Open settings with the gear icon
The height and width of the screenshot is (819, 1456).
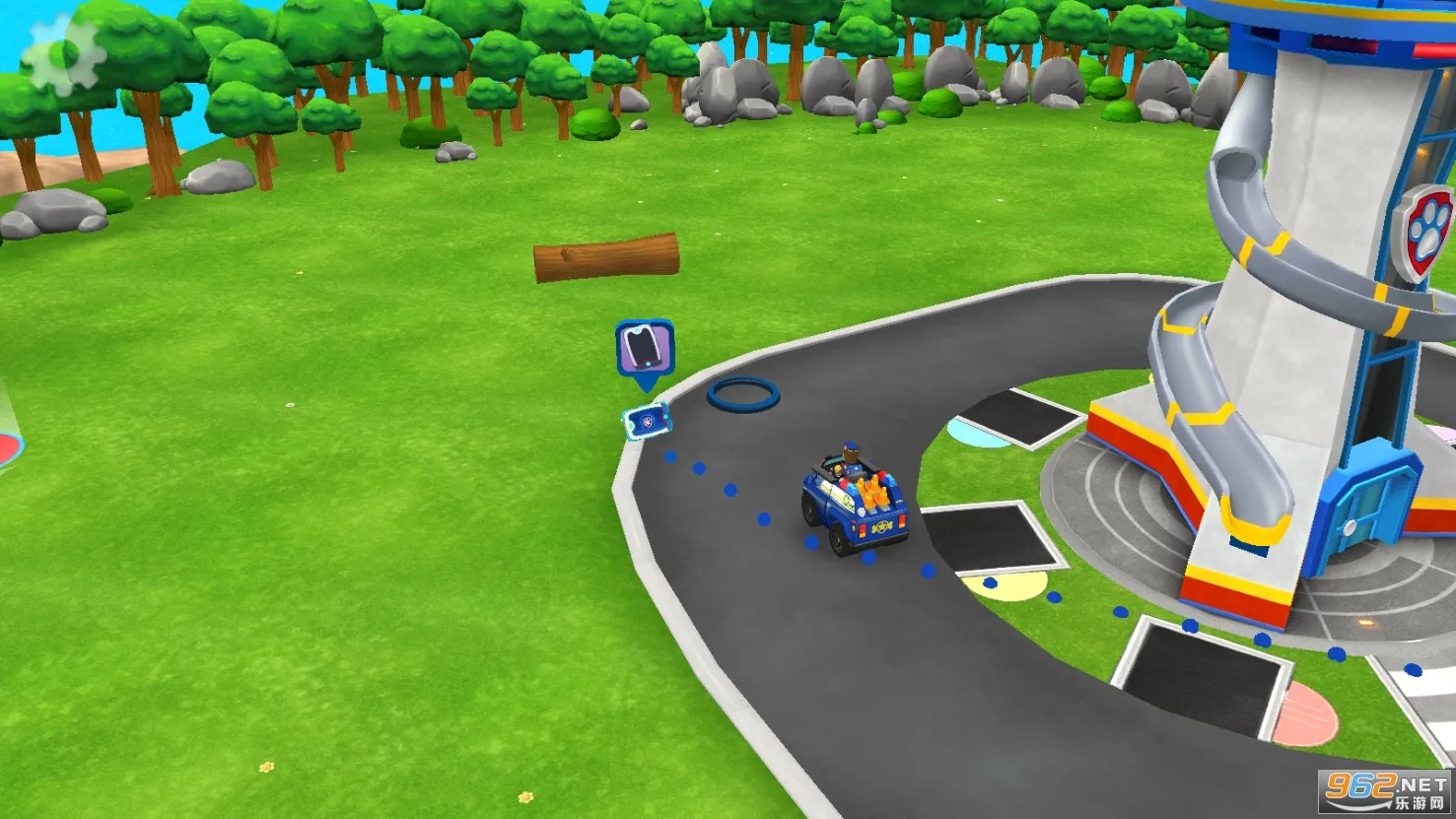pyautogui.click(x=63, y=55)
